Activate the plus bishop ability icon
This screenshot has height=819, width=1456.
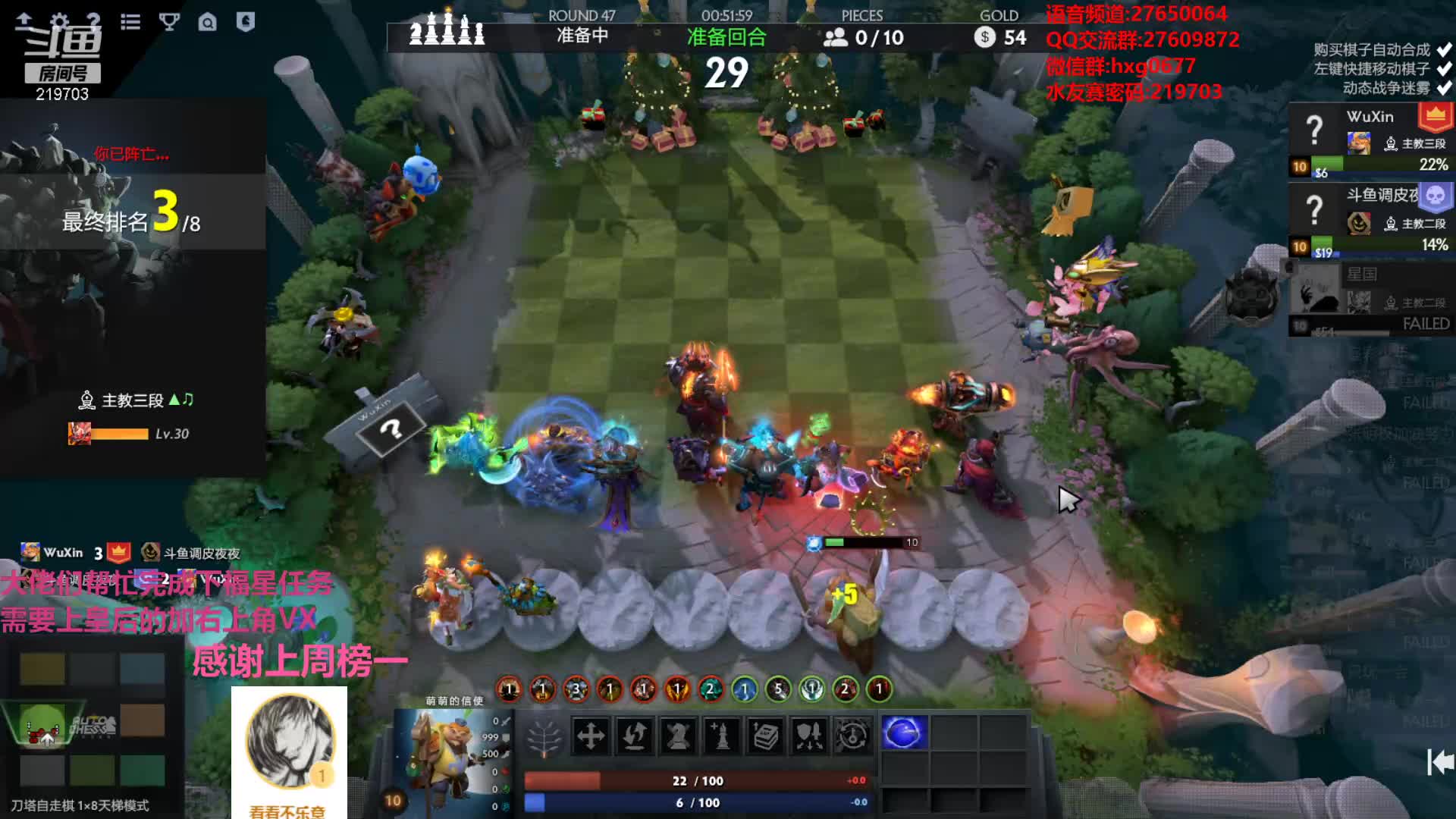(721, 735)
